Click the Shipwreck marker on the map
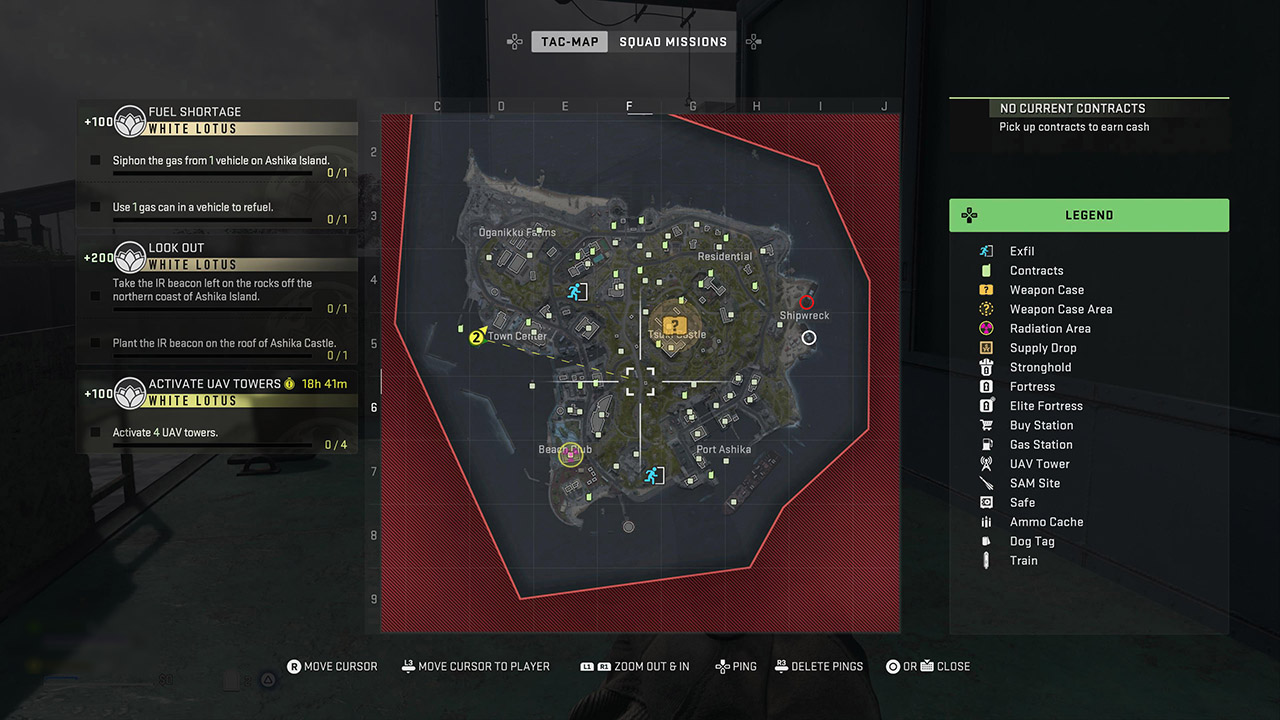The width and height of the screenshot is (1280, 720). pyautogui.click(x=806, y=302)
